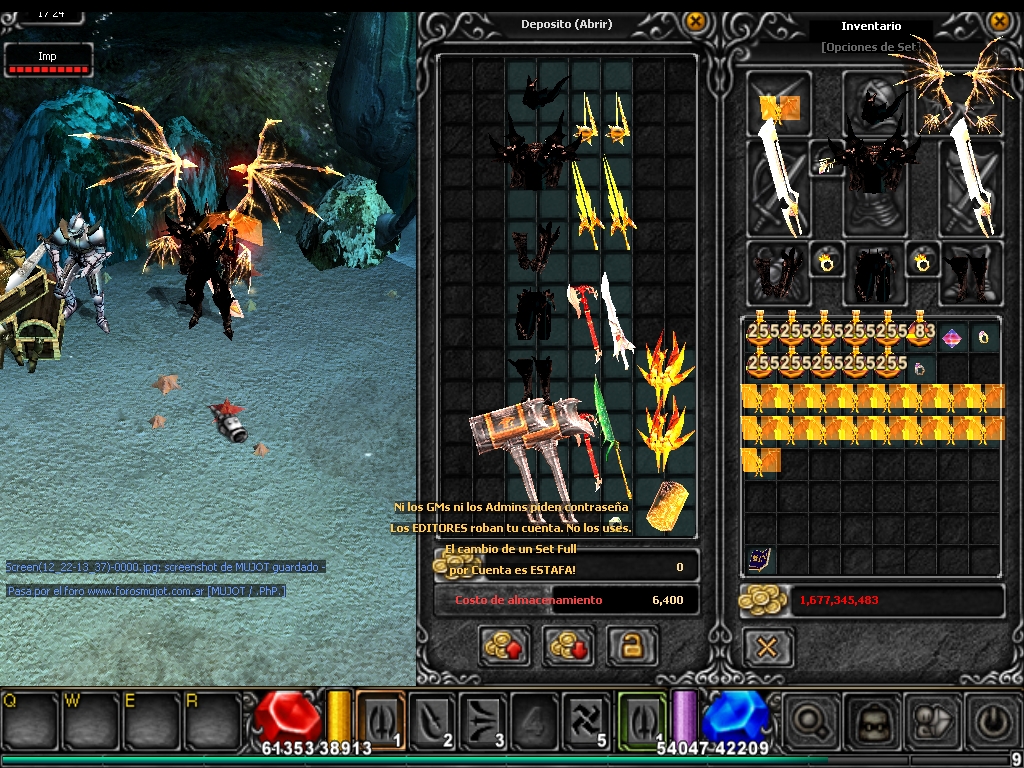Select the gold bar item in warehouse
Viewport: 1024px width, 768px height.
[665, 505]
